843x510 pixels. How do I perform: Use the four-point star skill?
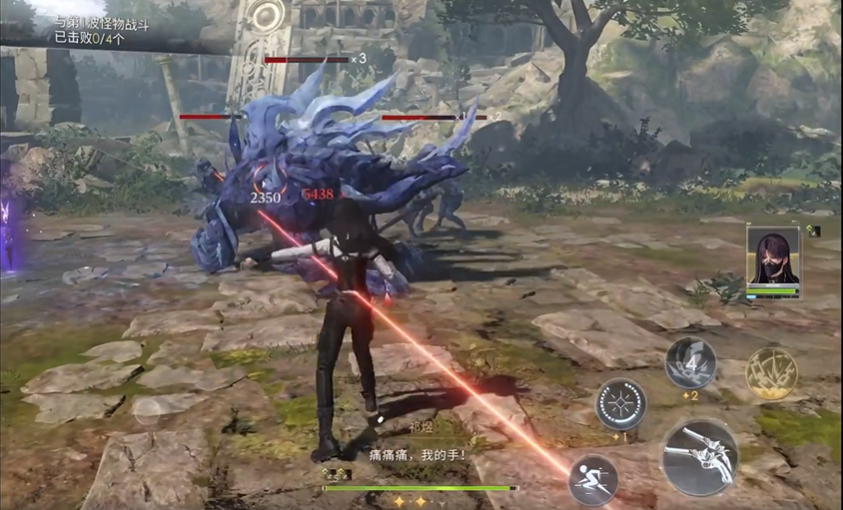(x=620, y=404)
